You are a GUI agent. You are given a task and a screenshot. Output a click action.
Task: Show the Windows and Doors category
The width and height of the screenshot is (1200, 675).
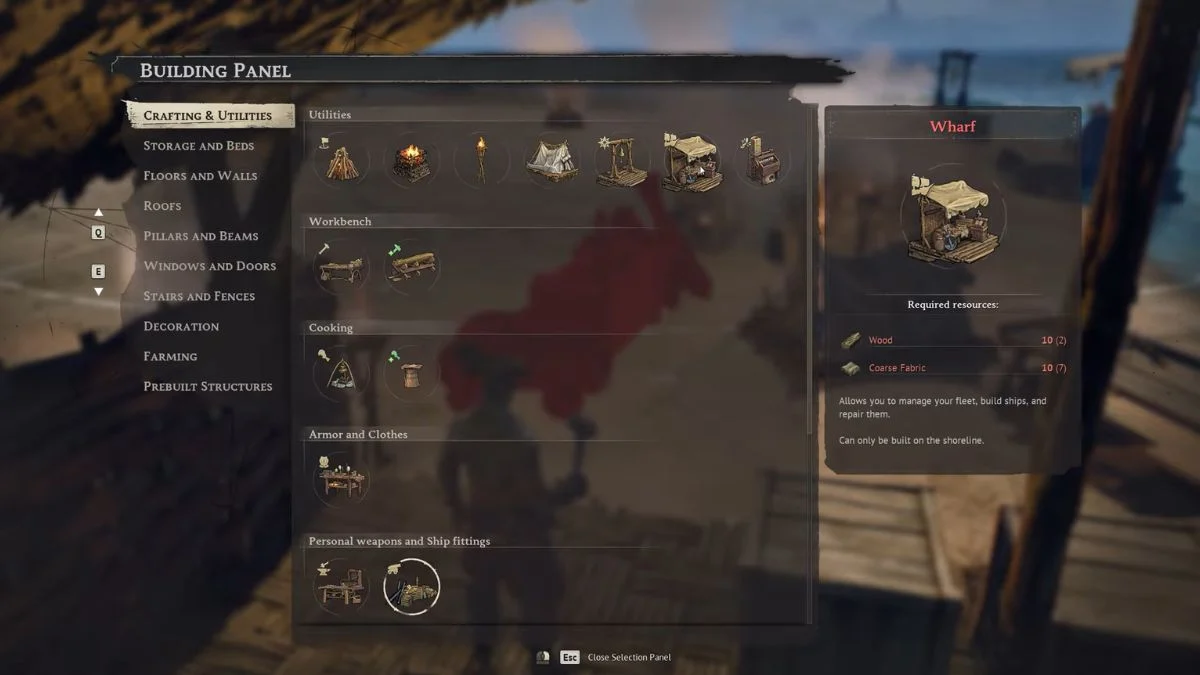pos(209,266)
